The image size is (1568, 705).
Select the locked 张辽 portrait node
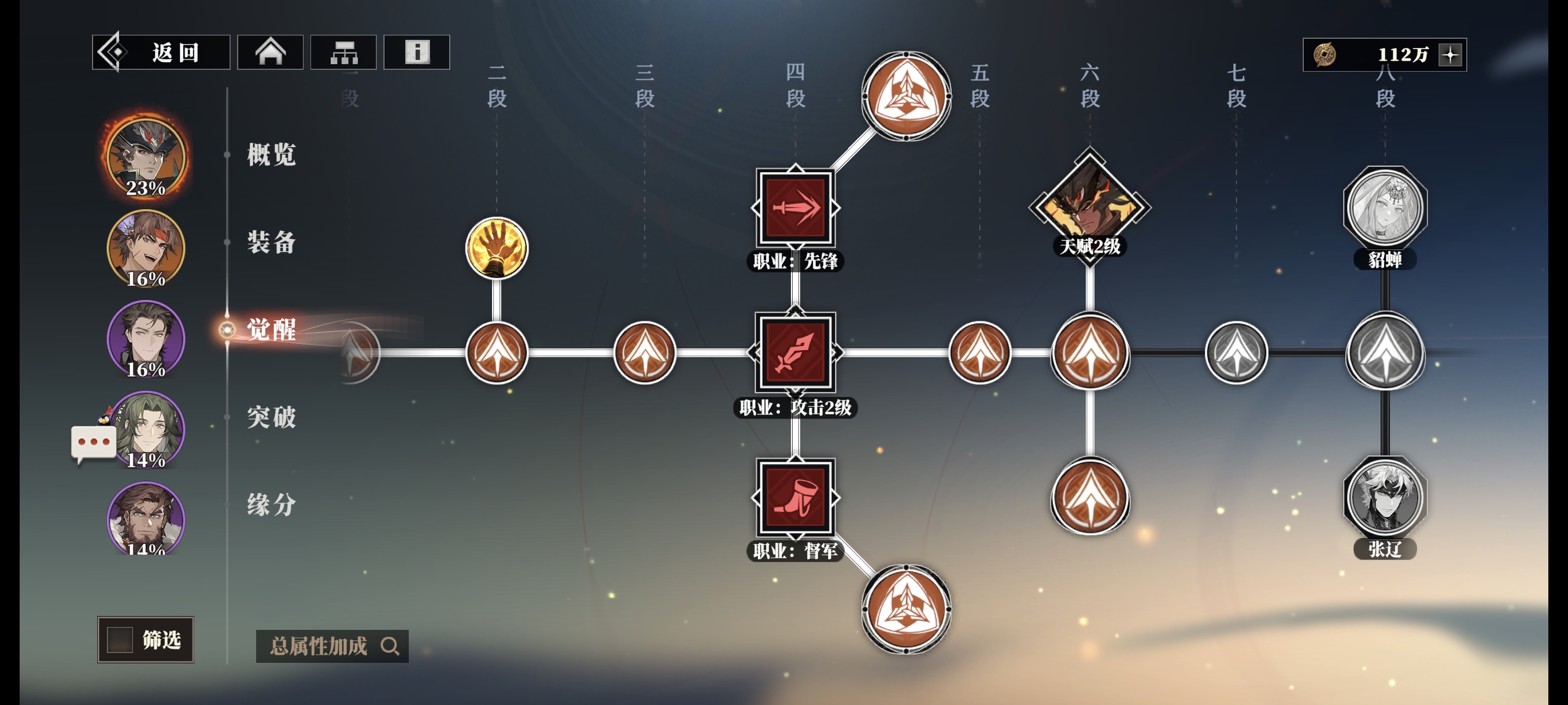tap(1385, 498)
